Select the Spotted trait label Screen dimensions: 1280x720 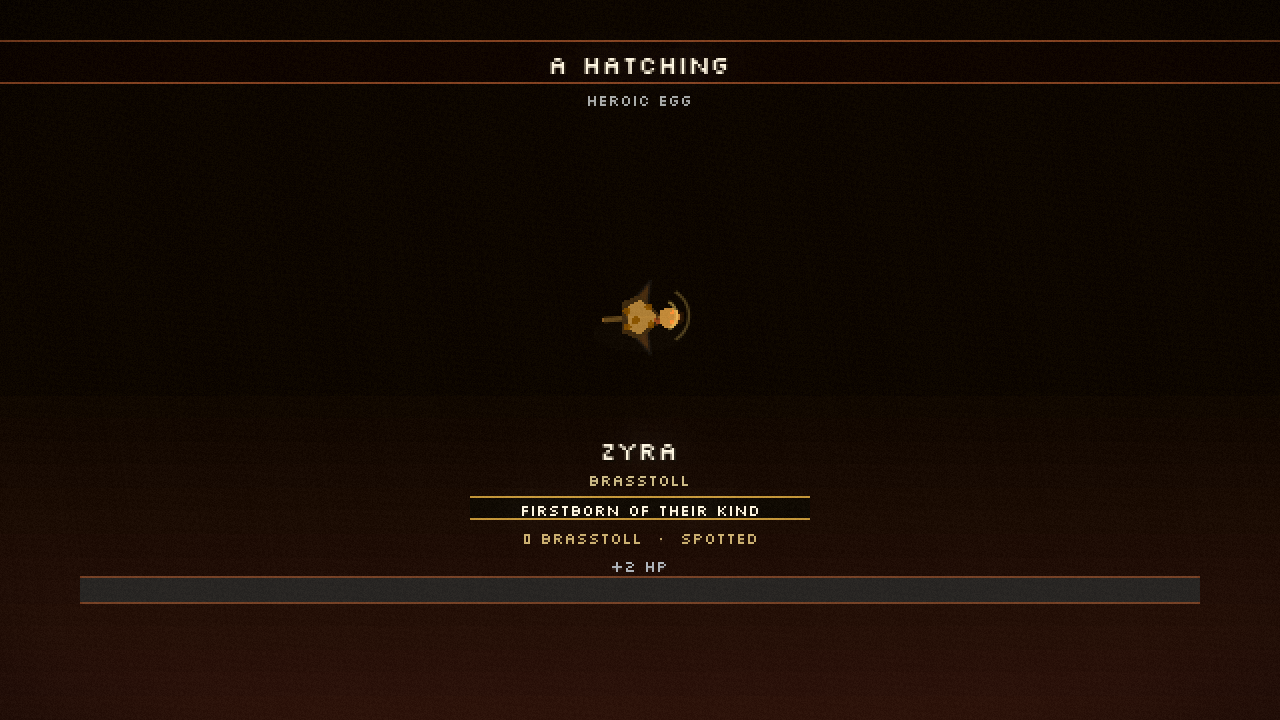click(722, 539)
